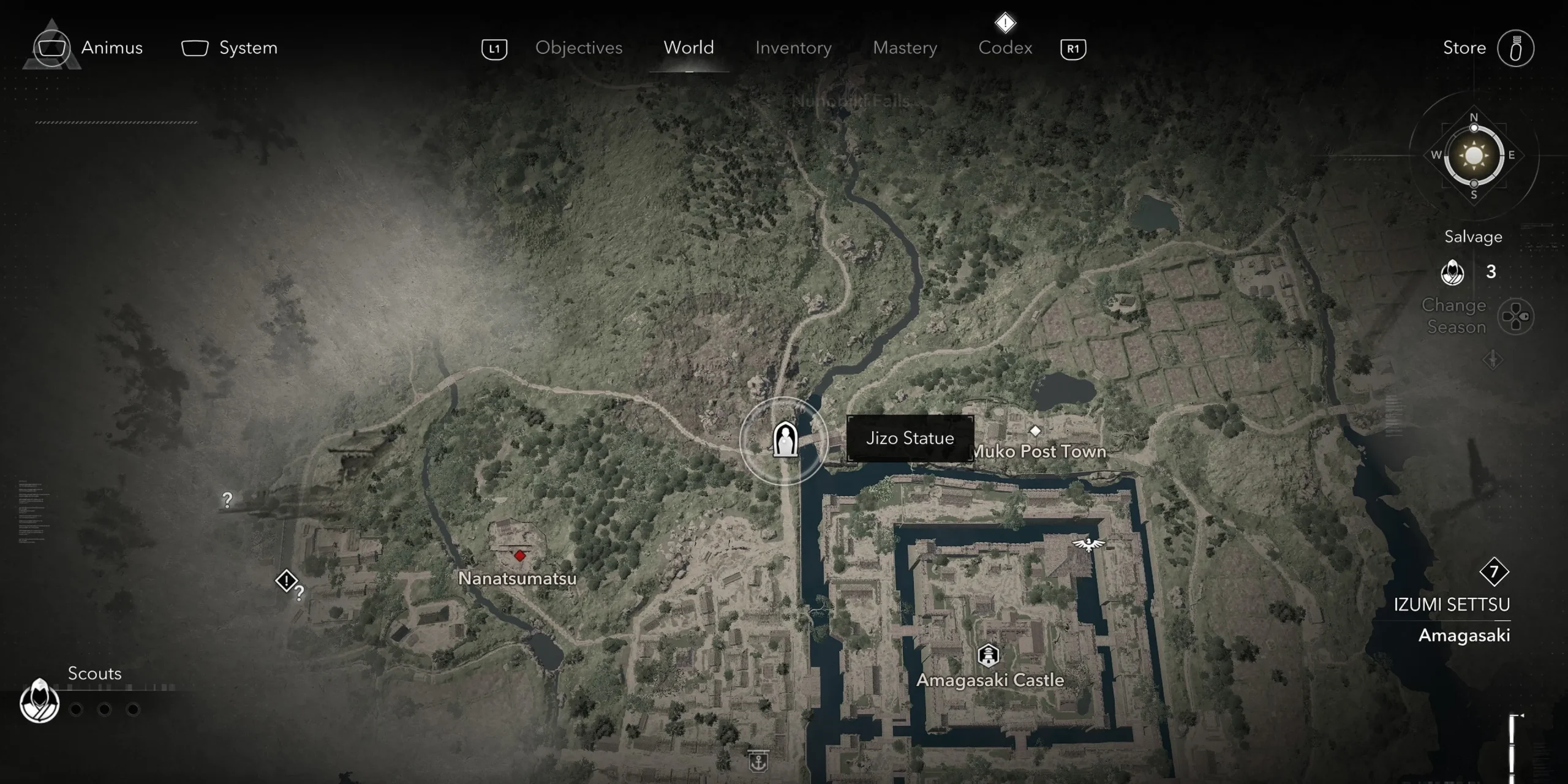Select the Amagasaki Castle icon
The width and height of the screenshot is (1568, 784).
coord(987,655)
